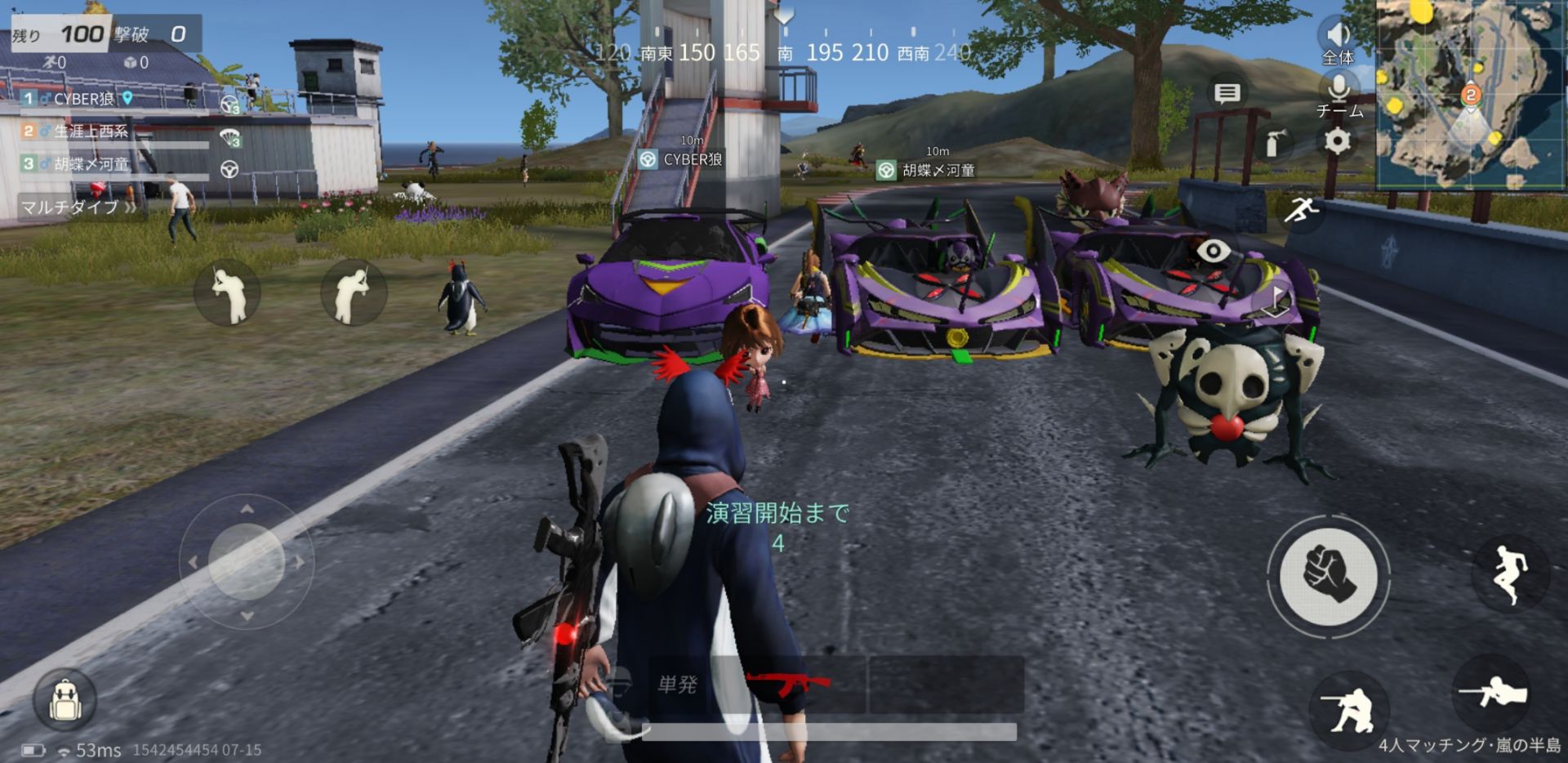This screenshot has height=763, width=1568.
Task: Tap the jump button
Action: coord(1509,573)
